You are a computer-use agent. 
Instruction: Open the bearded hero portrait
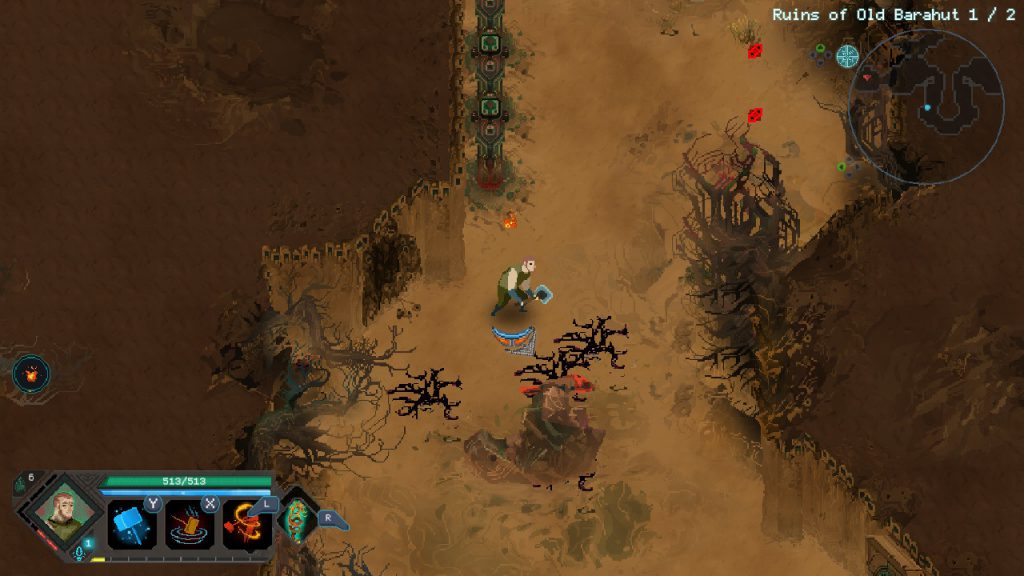[59, 511]
